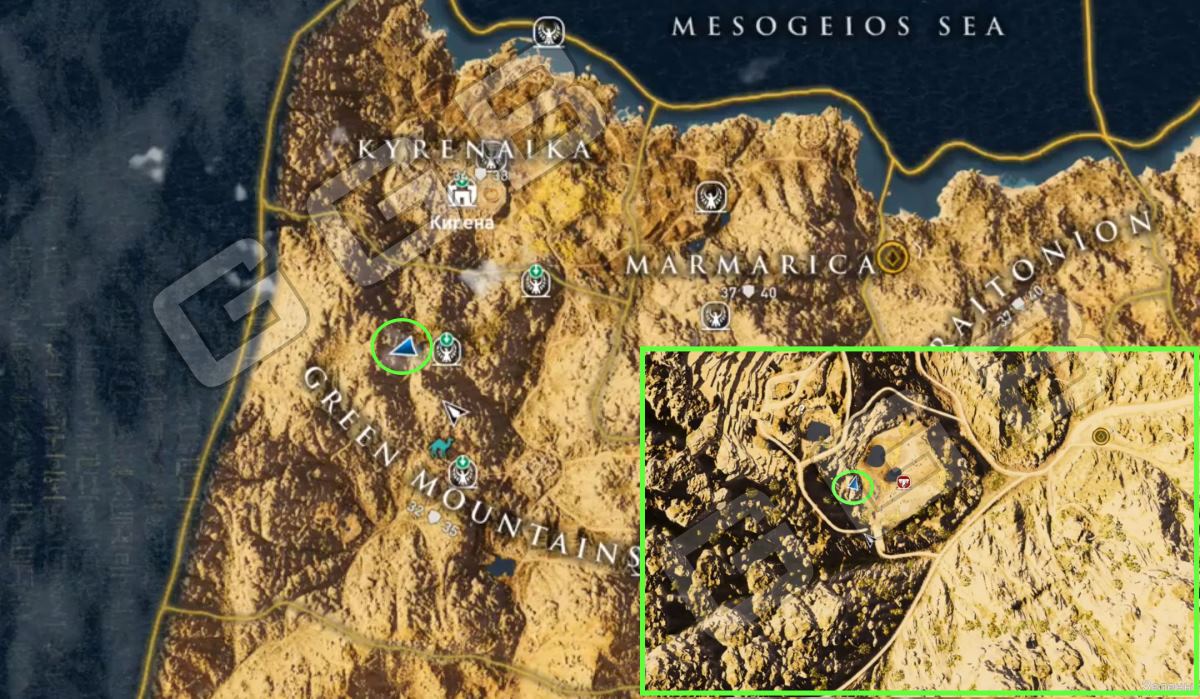The width and height of the screenshot is (1200, 699).
Task: Click the gold objective marker in the inset map
Action: click(1102, 436)
